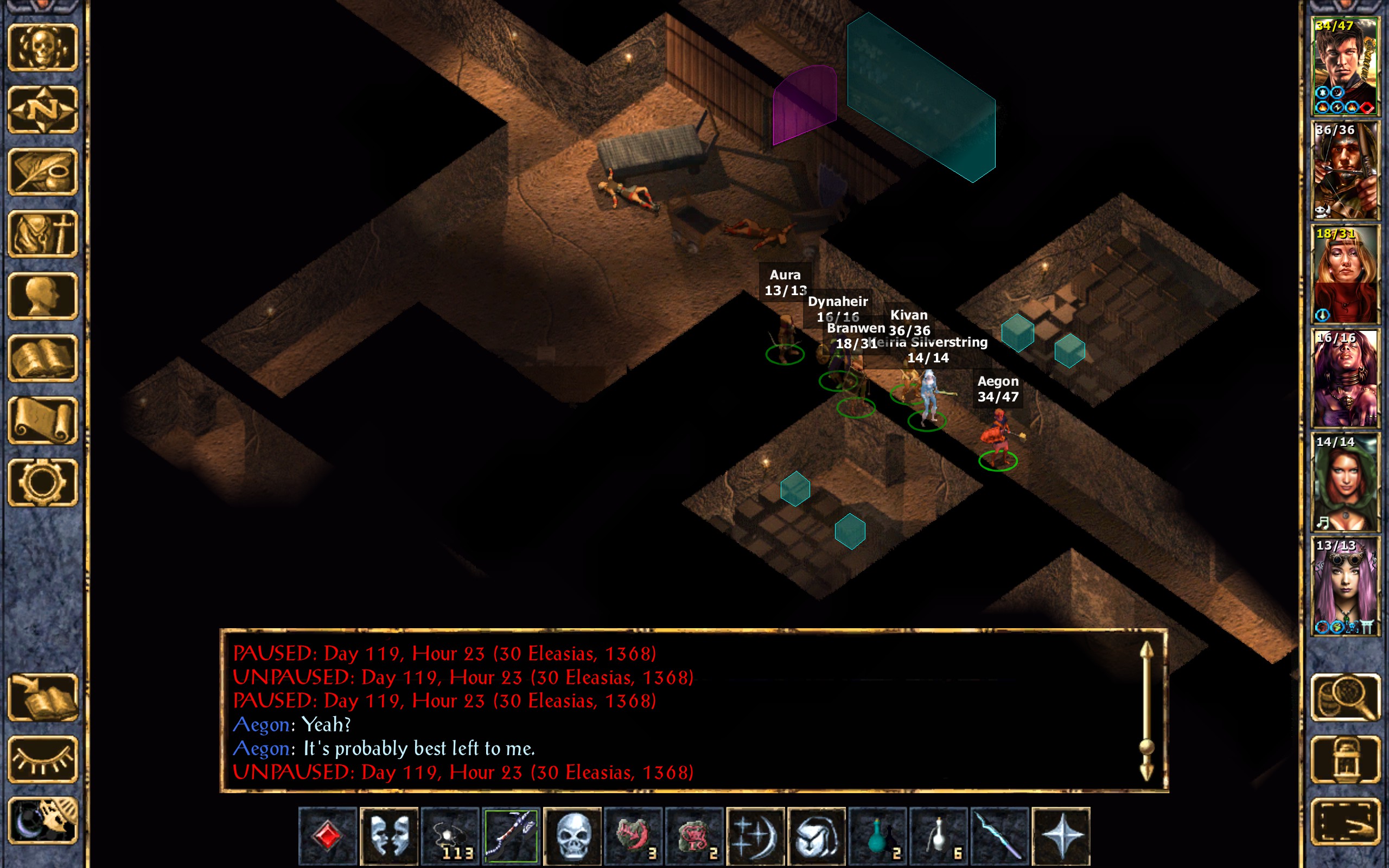The height and width of the screenshot is (868, 1389).
Task: Open spell casting with the stars and moon button
Action: 755,836
